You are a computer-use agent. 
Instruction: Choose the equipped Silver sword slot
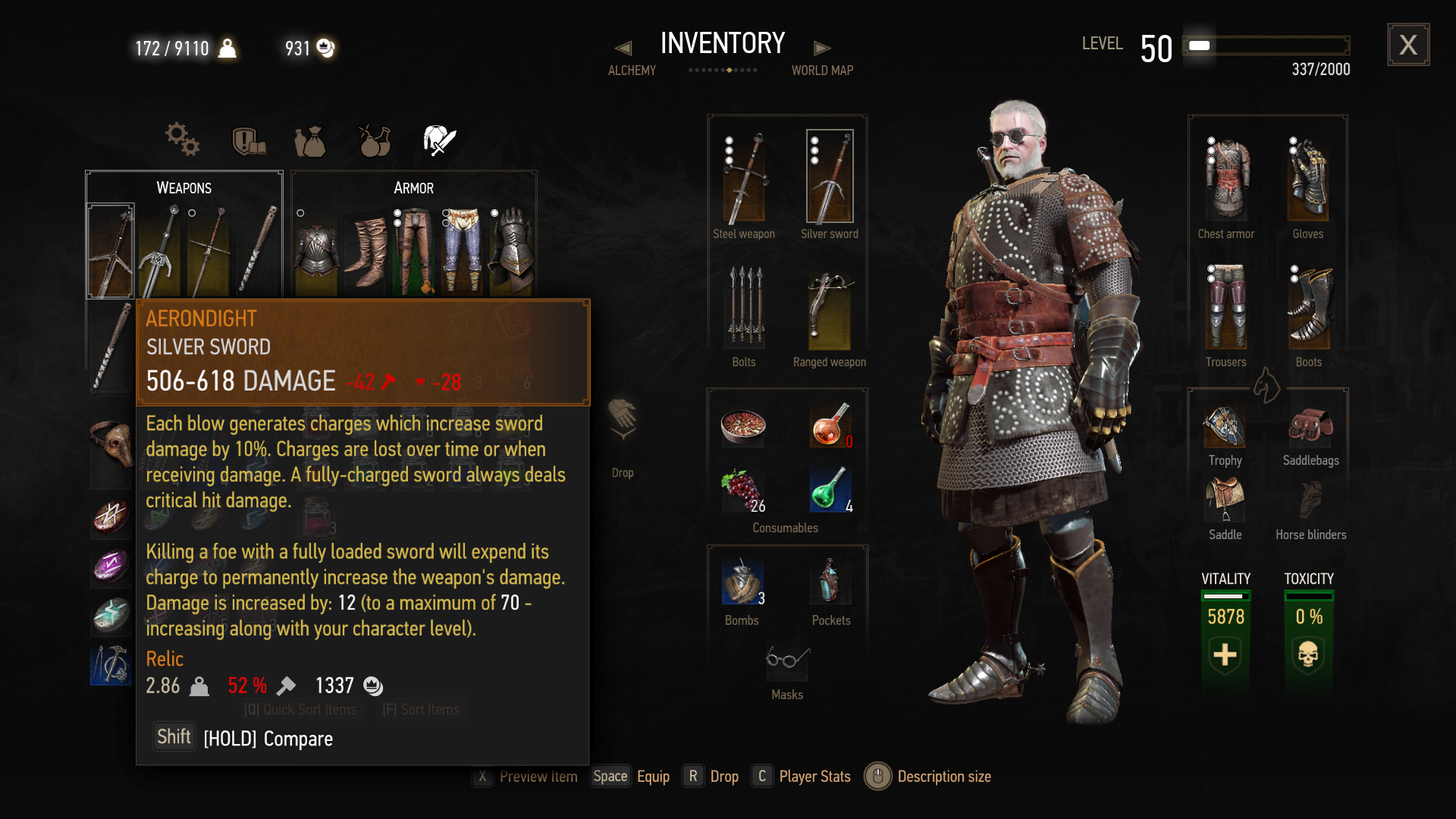830,177
